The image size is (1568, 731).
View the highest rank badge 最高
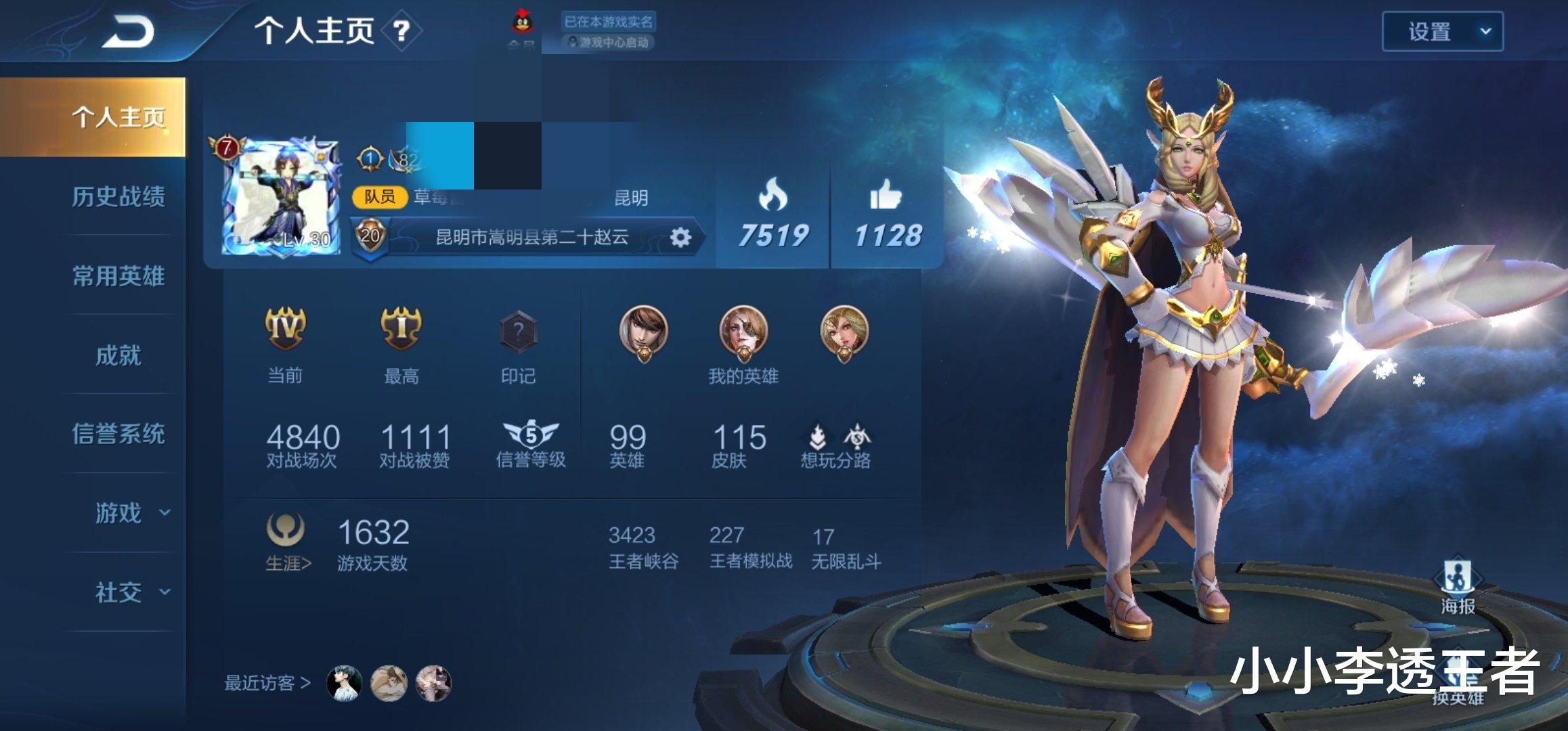[x=401, y=330]
